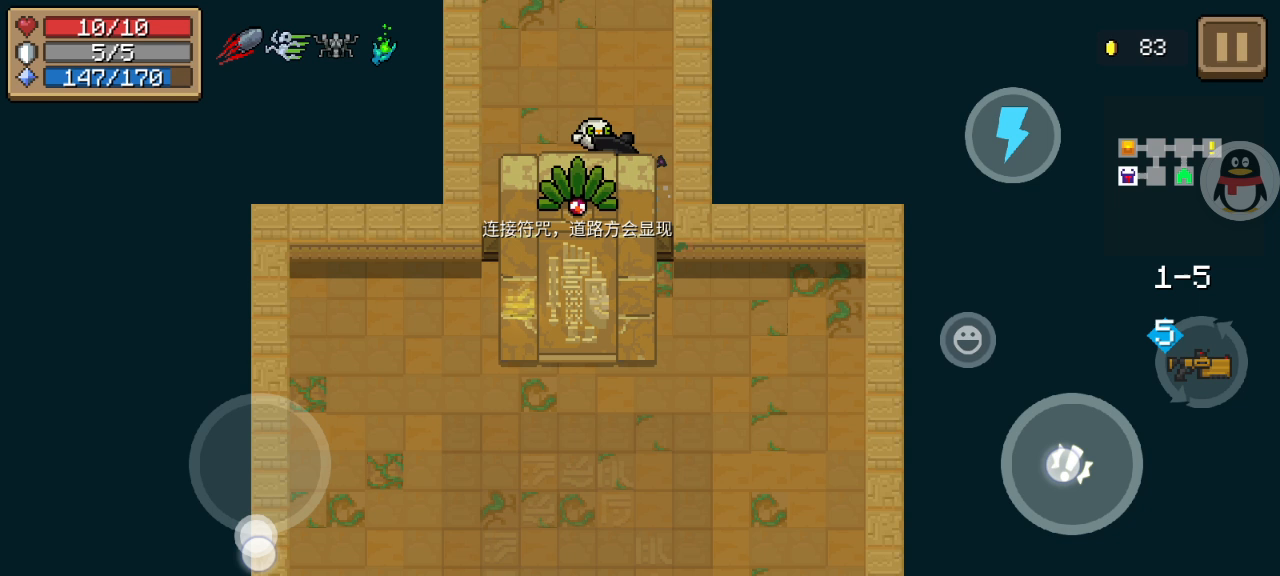This screenshot has width=1280, height=576.
Task: Switch weapon using the golden gun icon
Action: 1201,364
